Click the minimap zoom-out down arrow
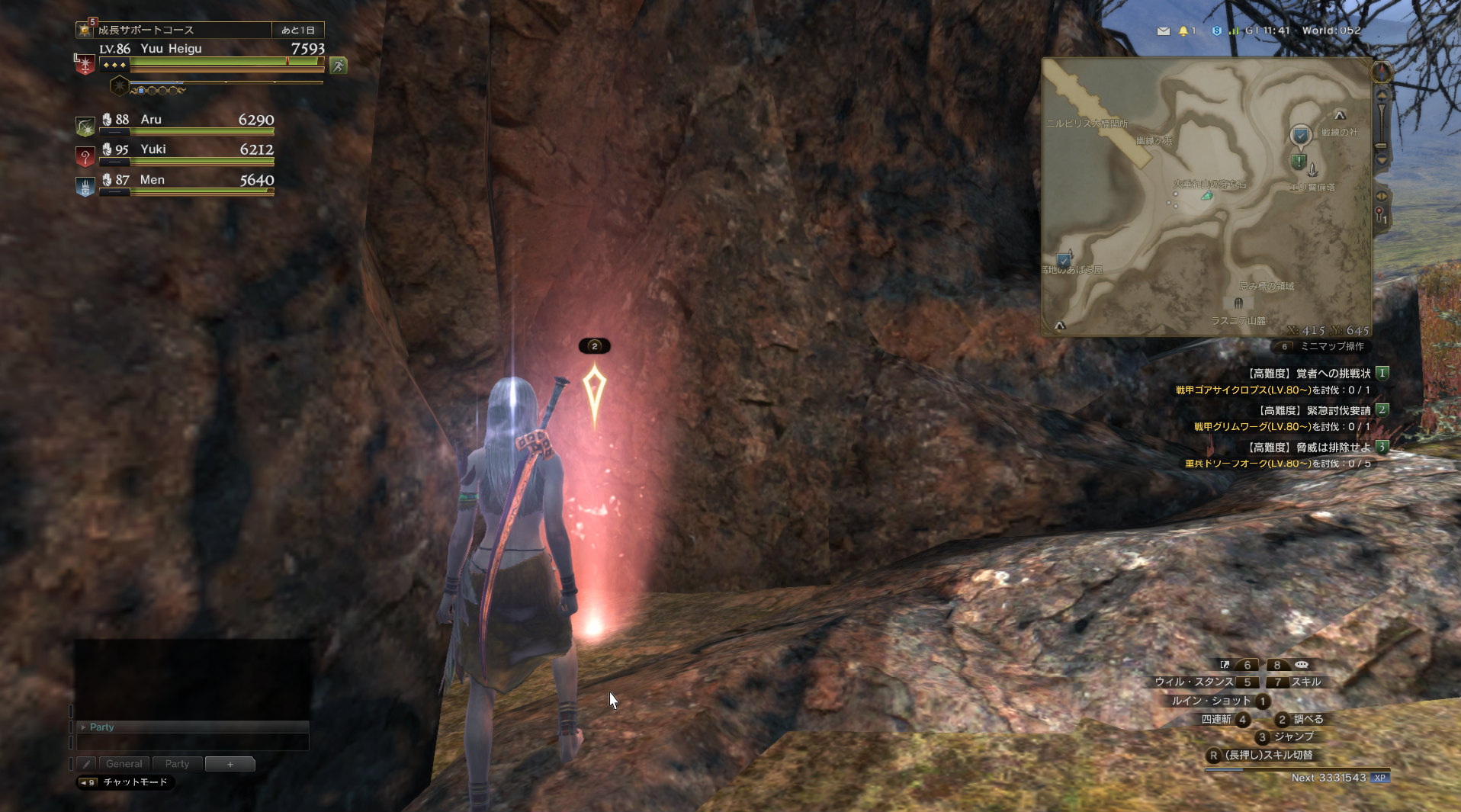The image size is (1461, 812). [1381, 160]
